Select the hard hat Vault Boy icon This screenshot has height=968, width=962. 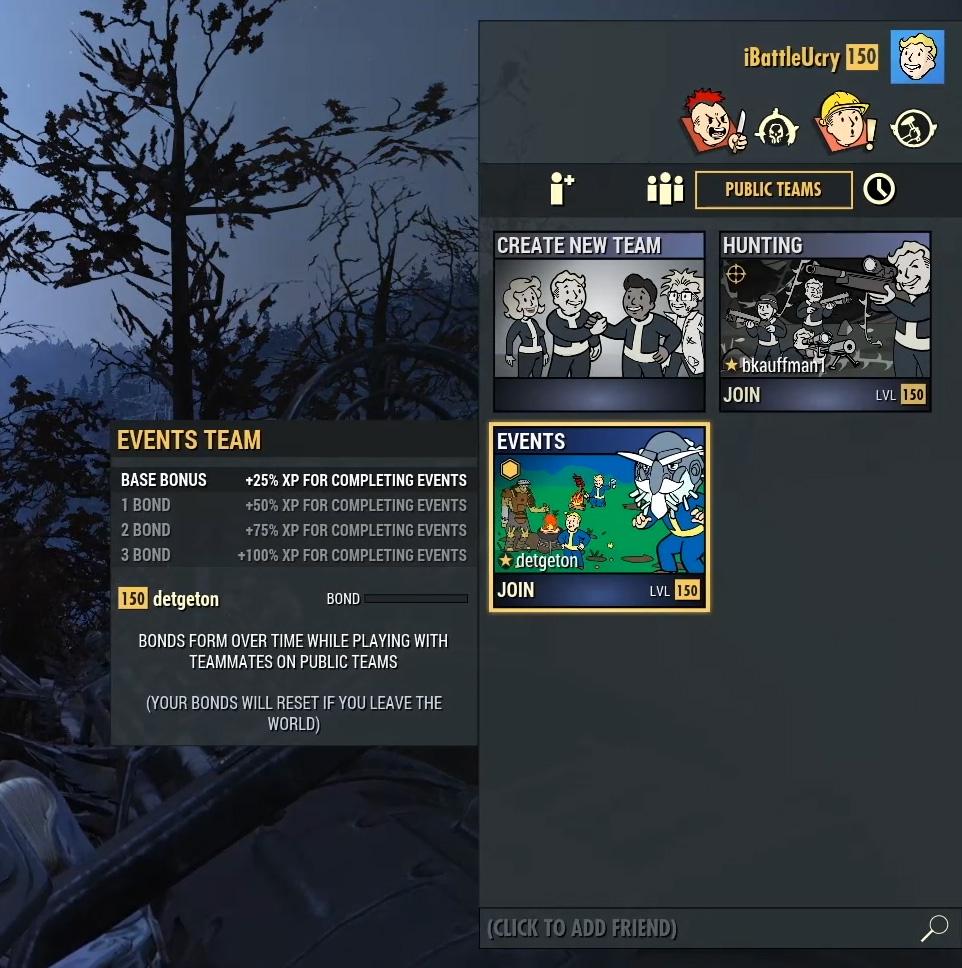844,122
